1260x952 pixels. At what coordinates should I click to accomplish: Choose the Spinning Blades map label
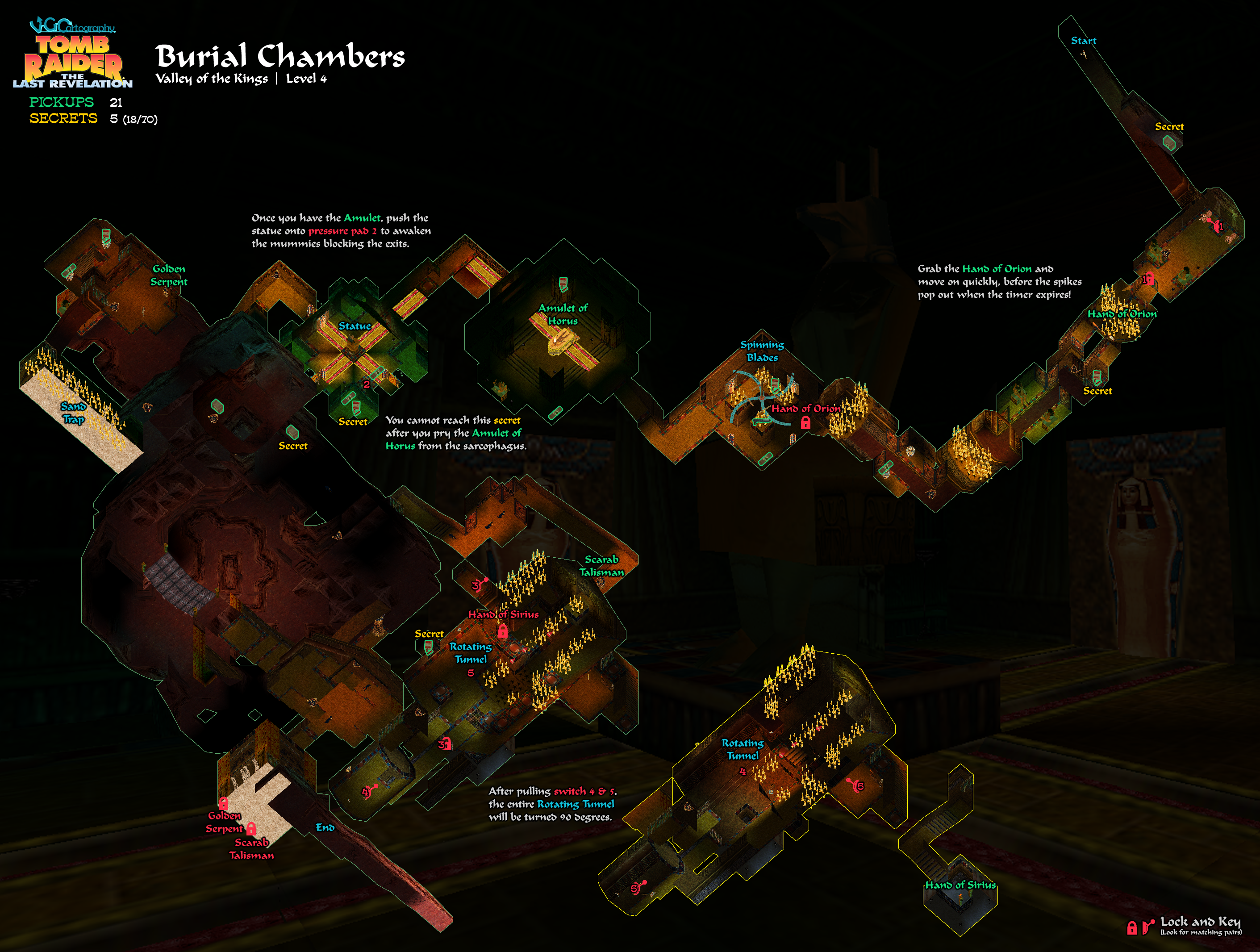click(x=762, y=351)
